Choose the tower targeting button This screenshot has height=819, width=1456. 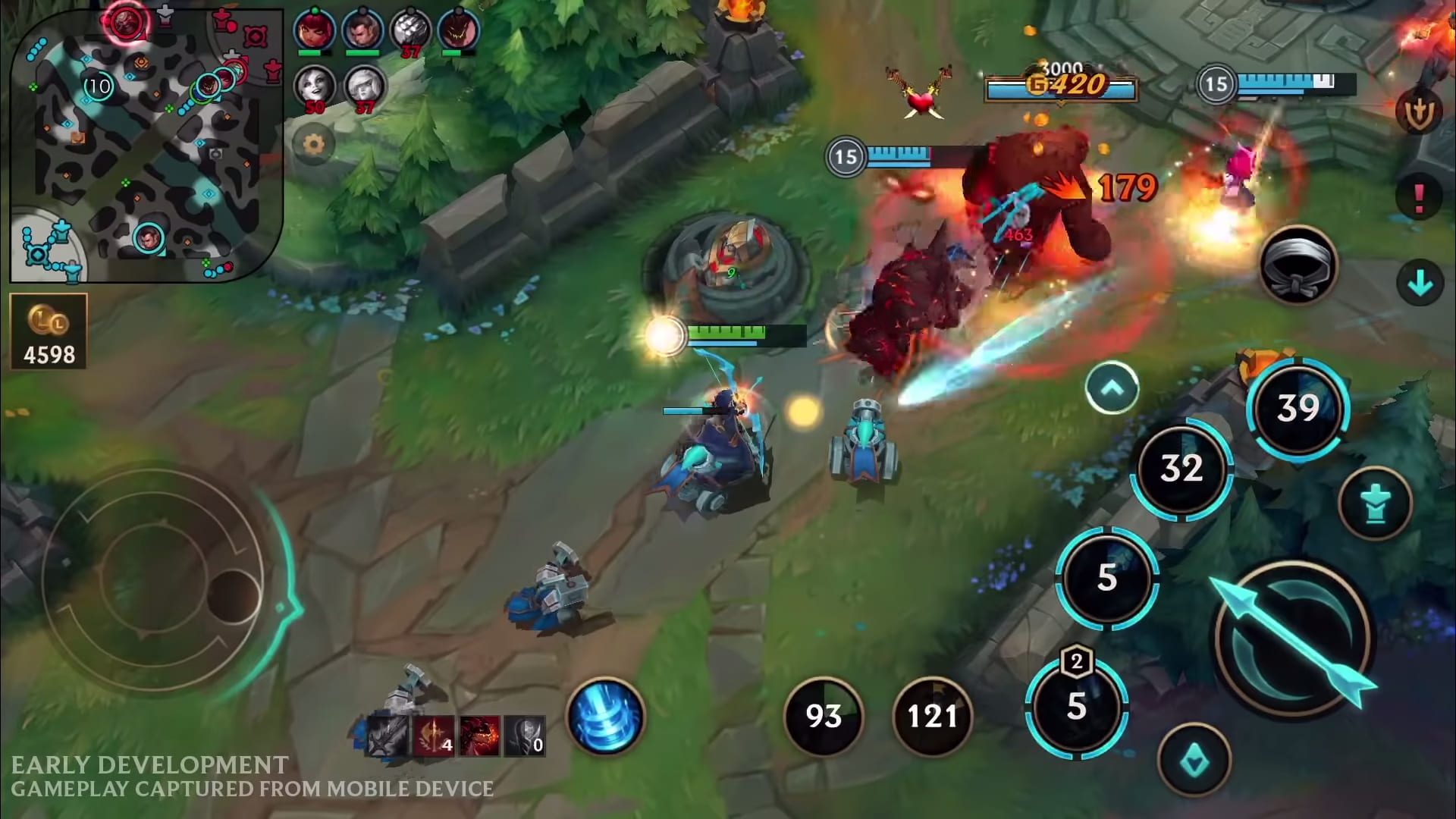[1375, 504]
